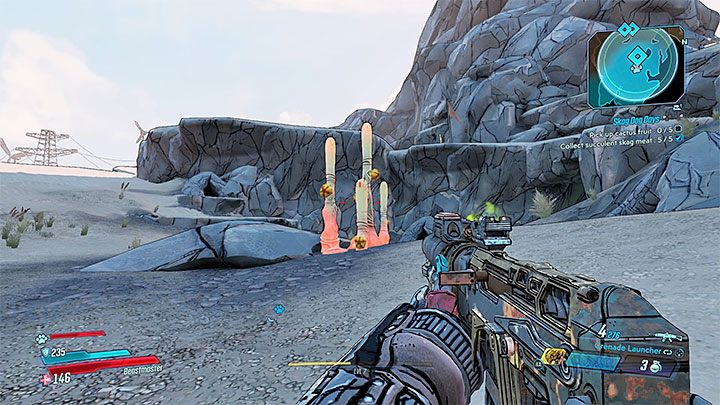Screen dimensions: 720x405
Task: Open the circular minimap
Action: tap(636, 65)
